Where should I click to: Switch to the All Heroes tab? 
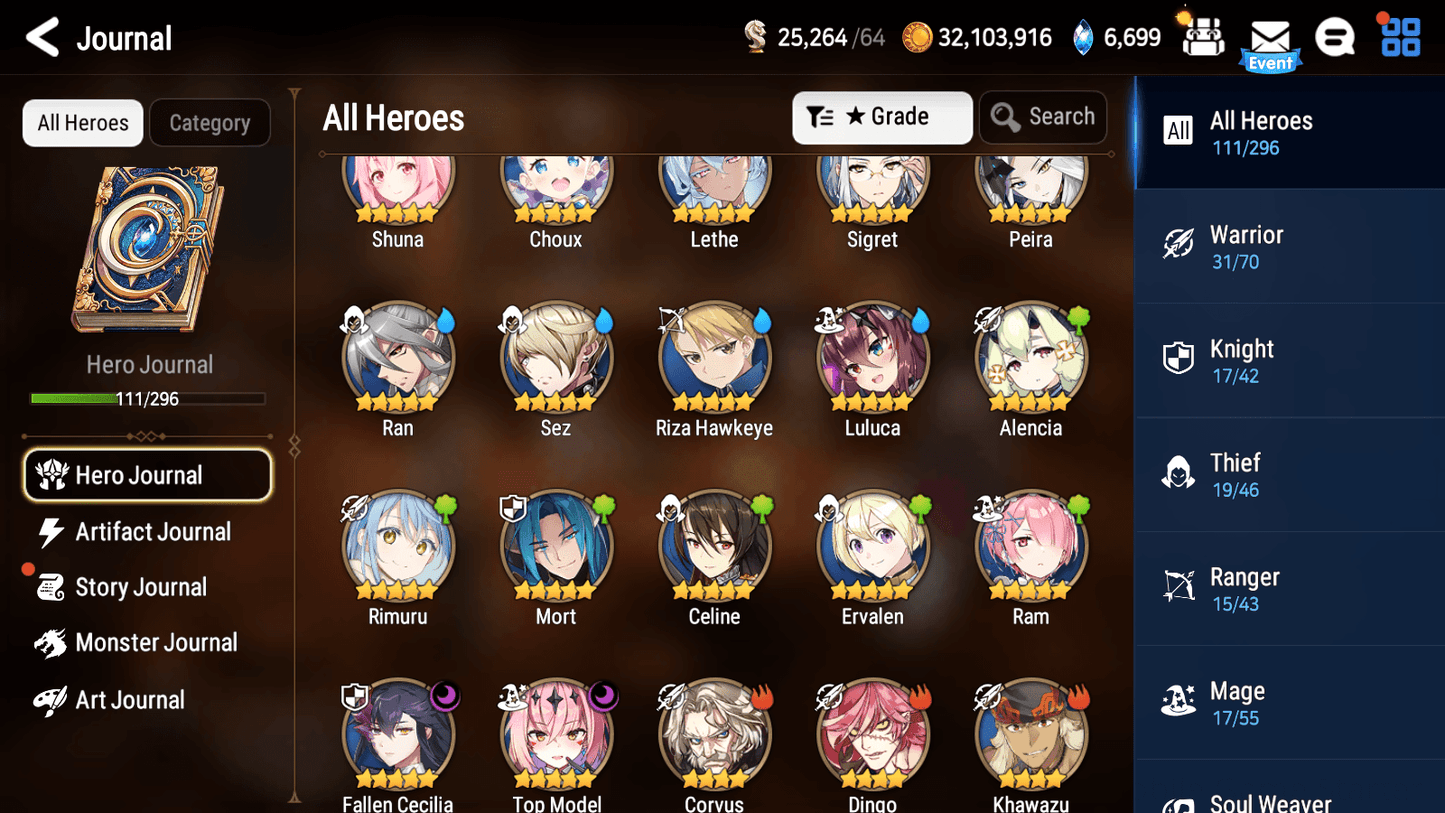click(82, 122)
